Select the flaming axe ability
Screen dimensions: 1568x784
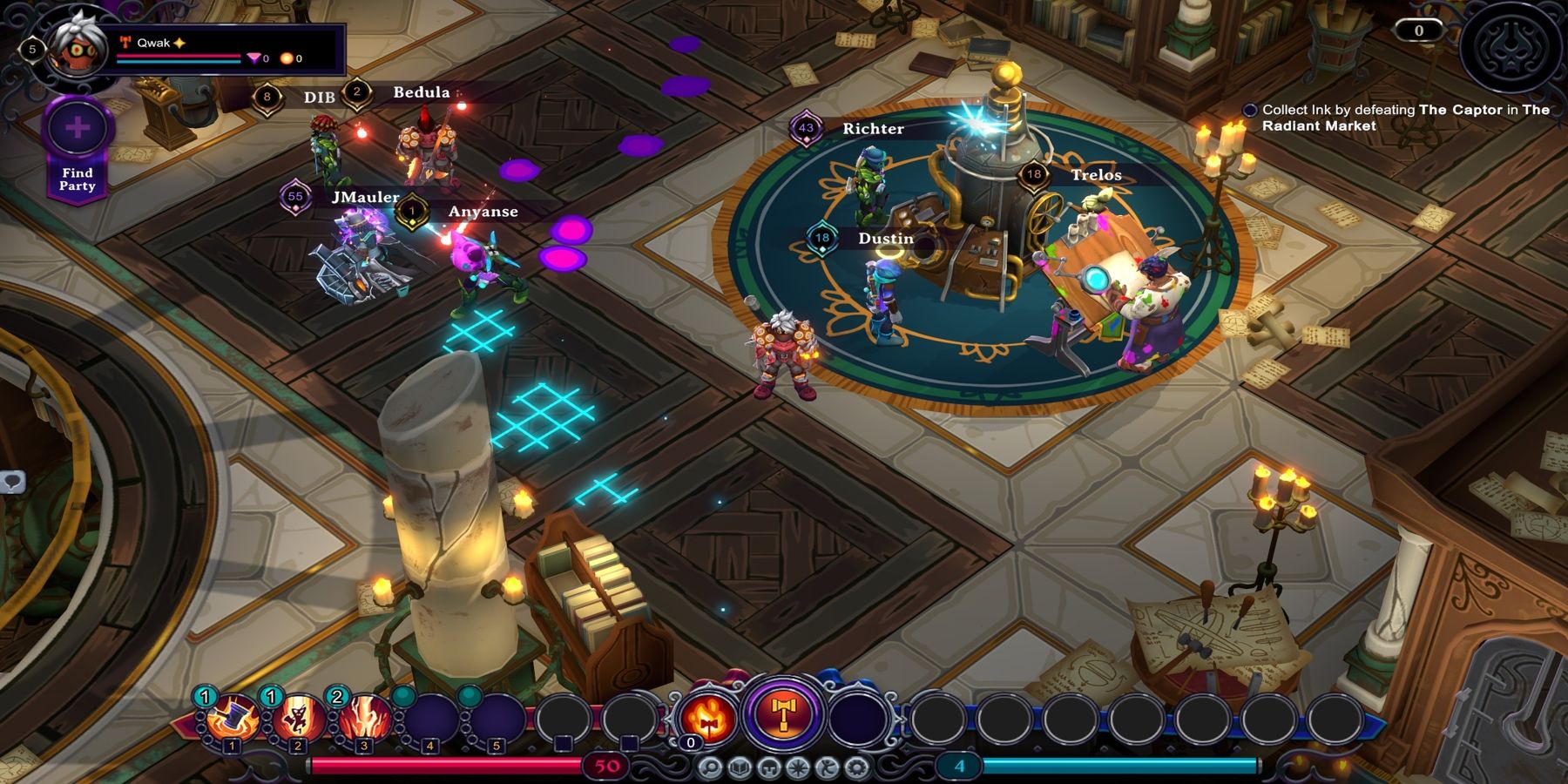point(707,717)
